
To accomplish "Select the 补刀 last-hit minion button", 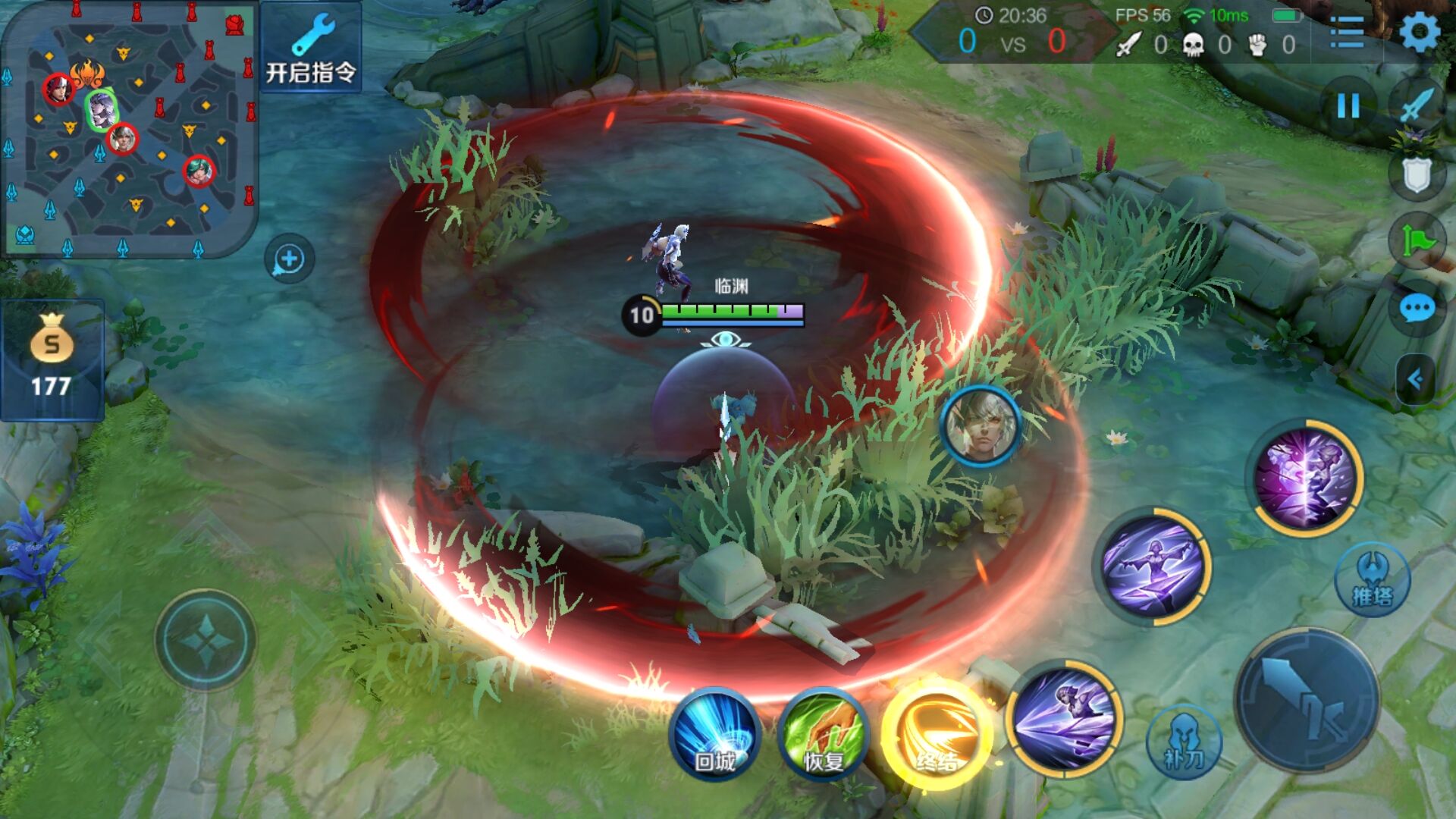I will pos(1184,742).
